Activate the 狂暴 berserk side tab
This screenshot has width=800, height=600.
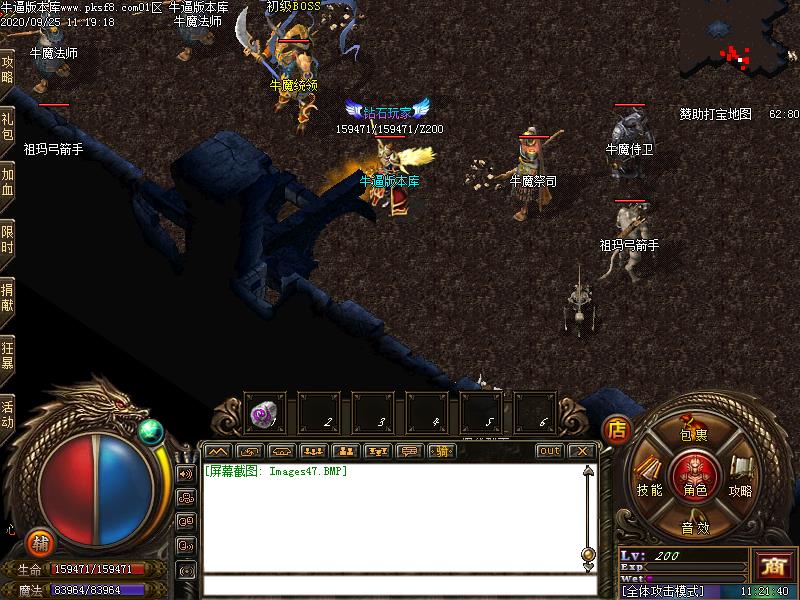(x=7, y=356)
